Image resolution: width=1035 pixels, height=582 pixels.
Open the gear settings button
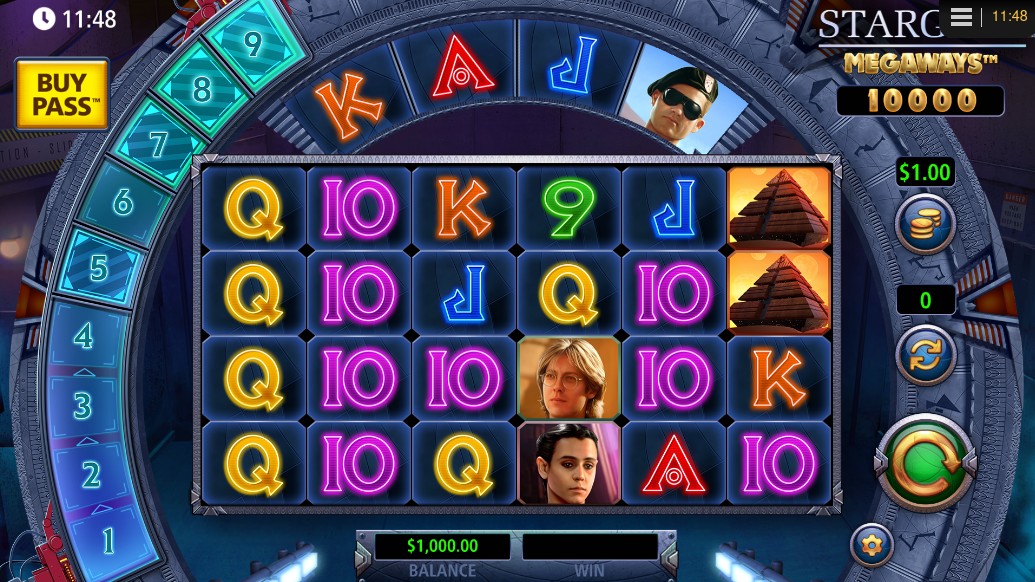pos(872,545)
